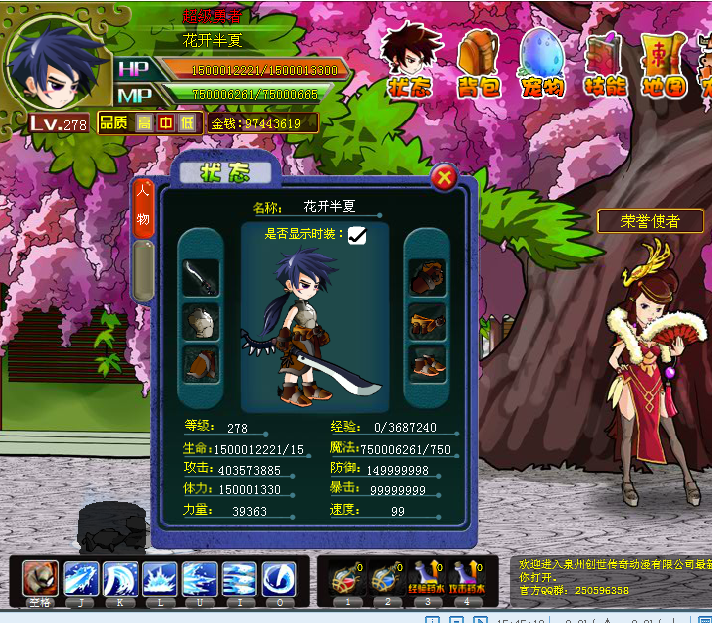Select the boots equipment slot
712x623 pixels.
(x=427, y=363)
